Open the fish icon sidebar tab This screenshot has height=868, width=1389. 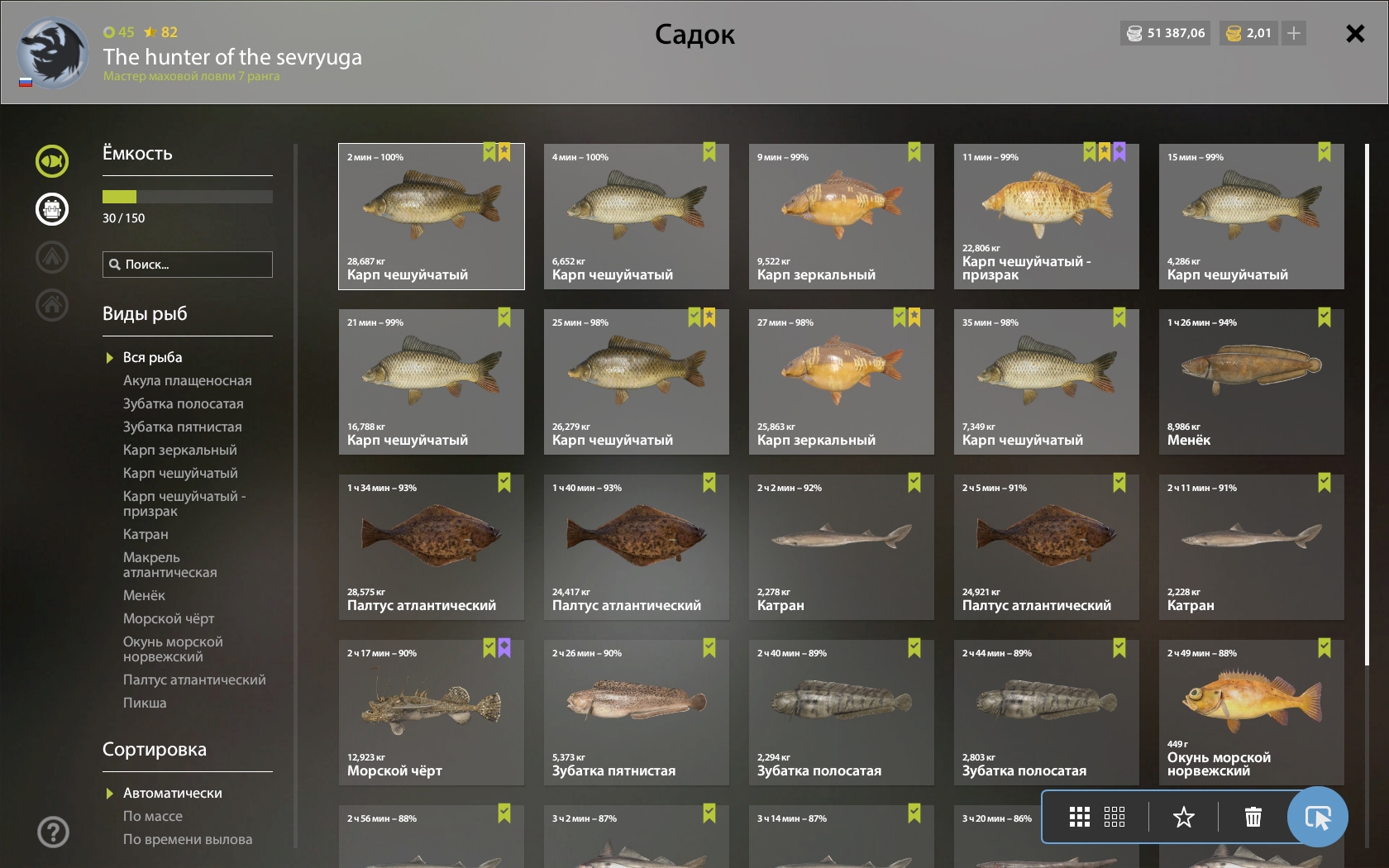[52, 161]
